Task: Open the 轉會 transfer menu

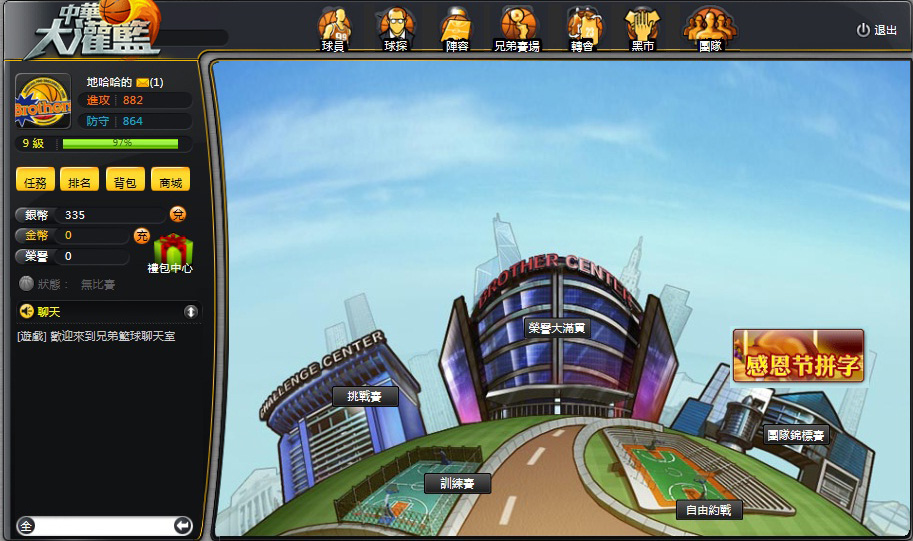Action: coord(583,30)
